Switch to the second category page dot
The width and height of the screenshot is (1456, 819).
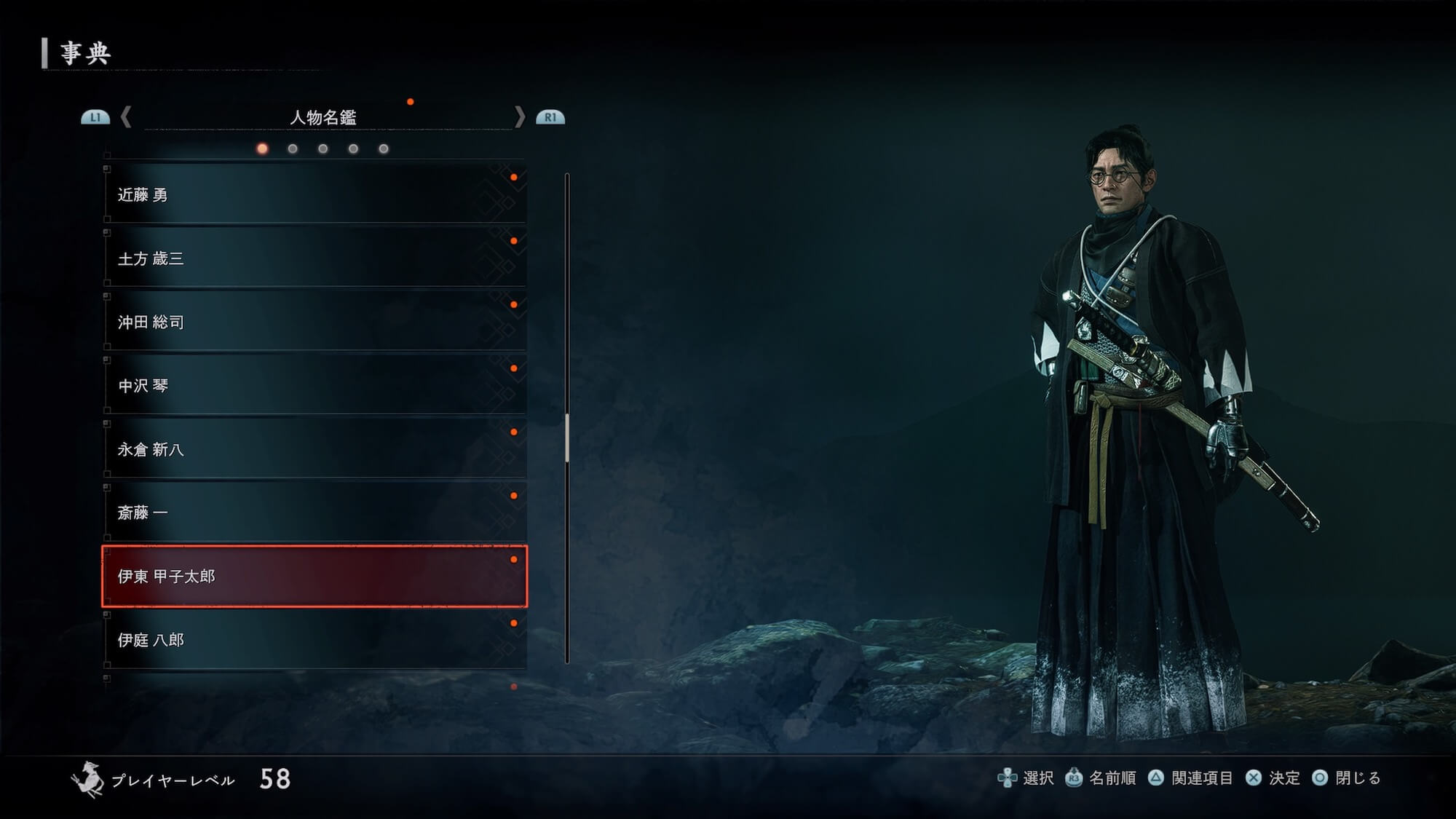coord(293,149)
